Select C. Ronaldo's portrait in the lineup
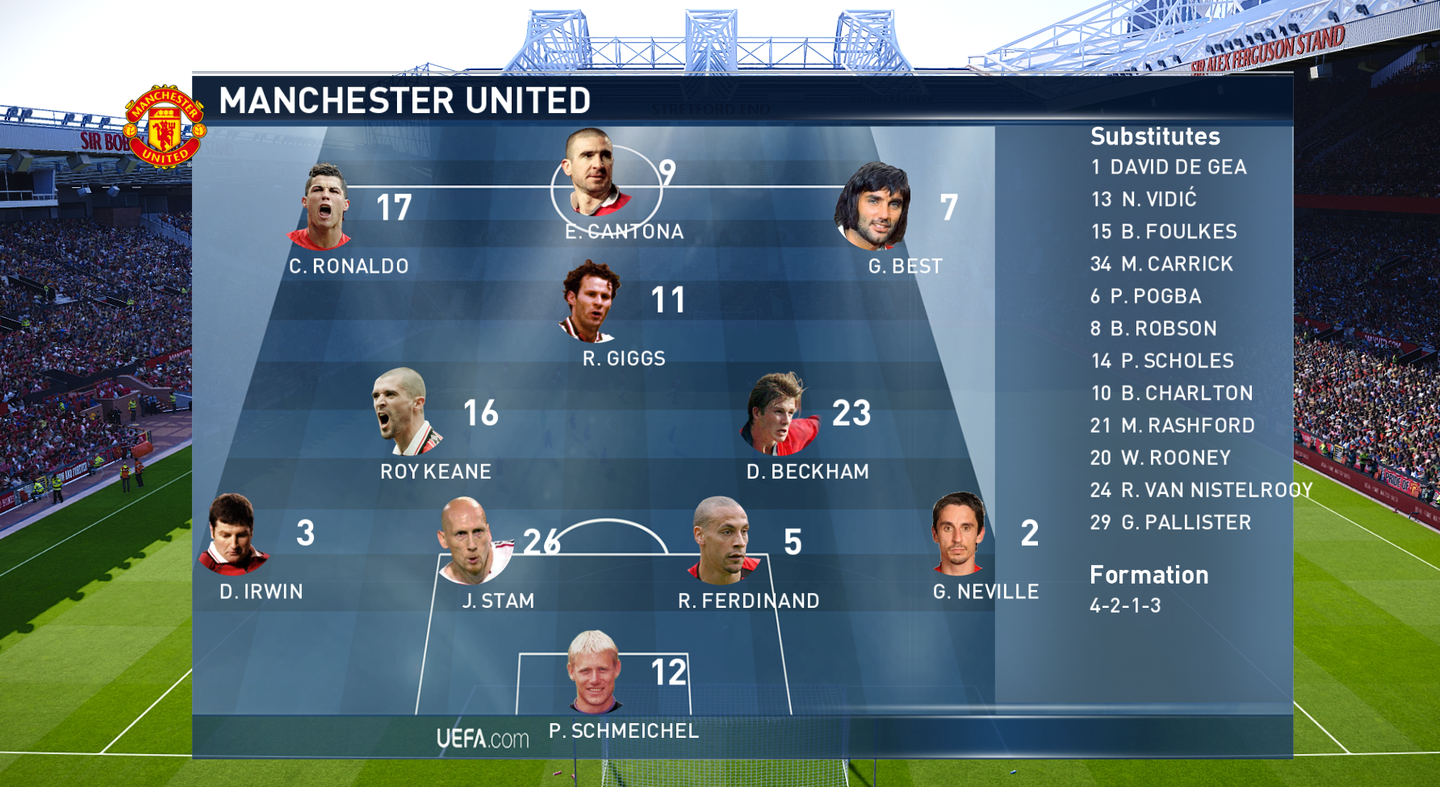 (x=323, y=208)
